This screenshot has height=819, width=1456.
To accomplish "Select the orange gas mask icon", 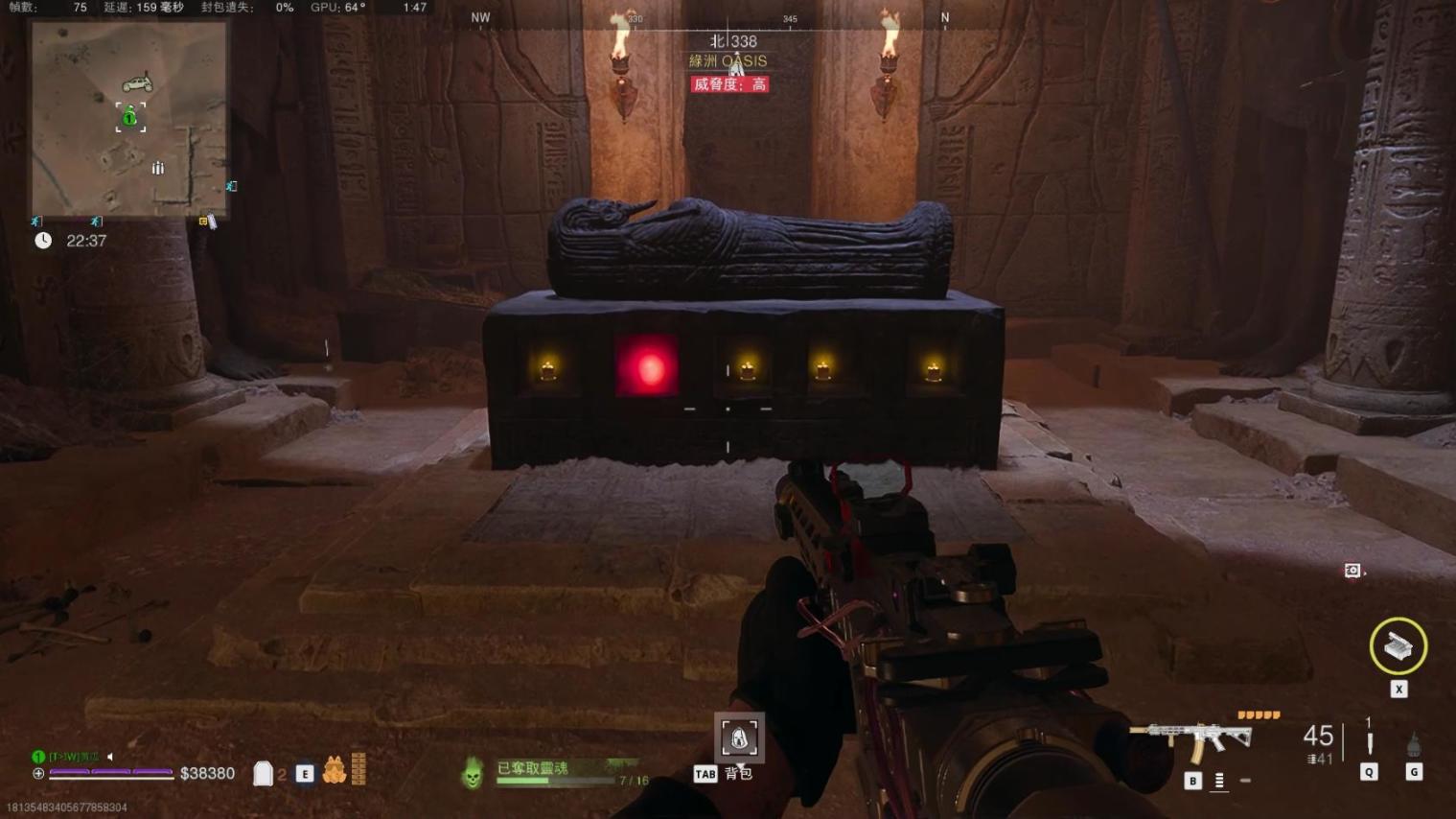I will coord(335,770).
